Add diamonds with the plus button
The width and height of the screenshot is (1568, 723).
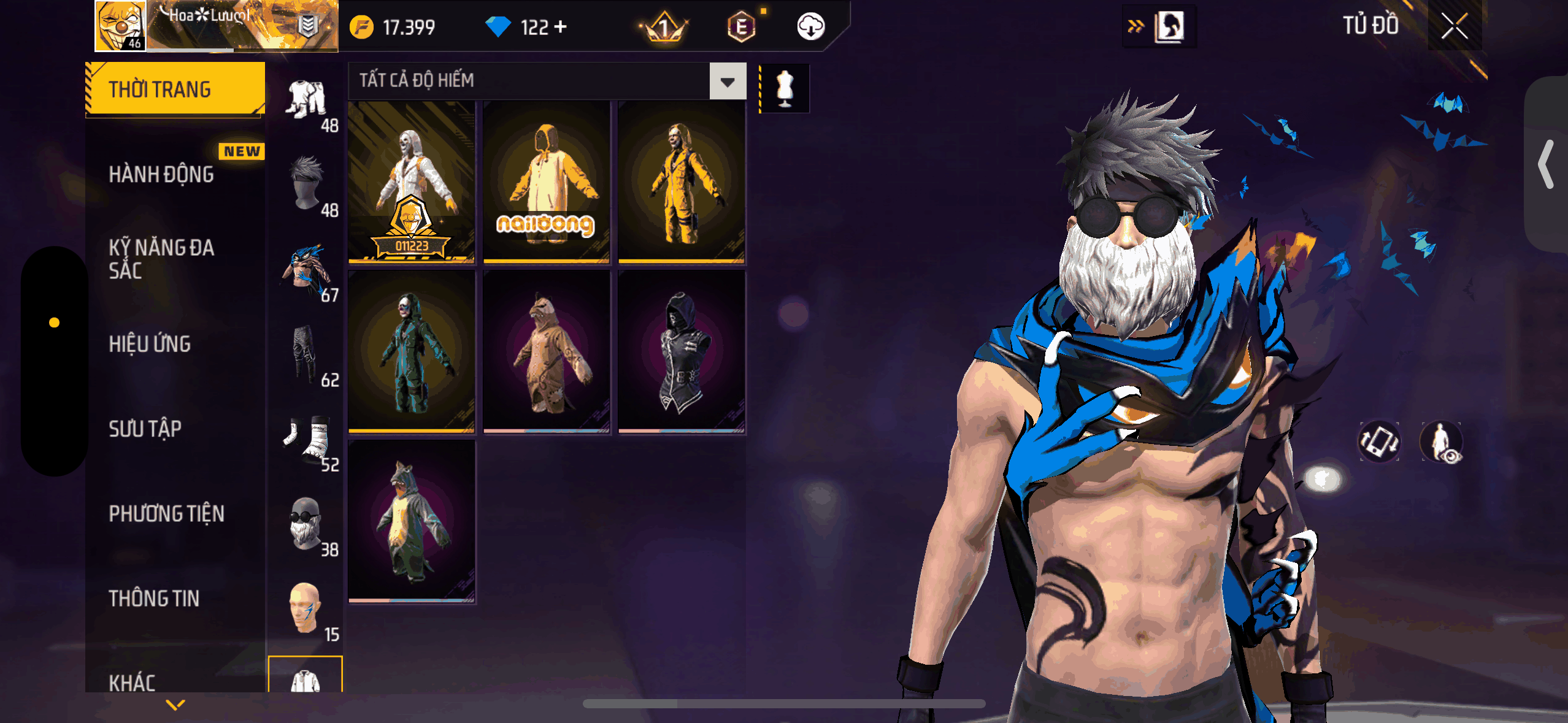560,27
